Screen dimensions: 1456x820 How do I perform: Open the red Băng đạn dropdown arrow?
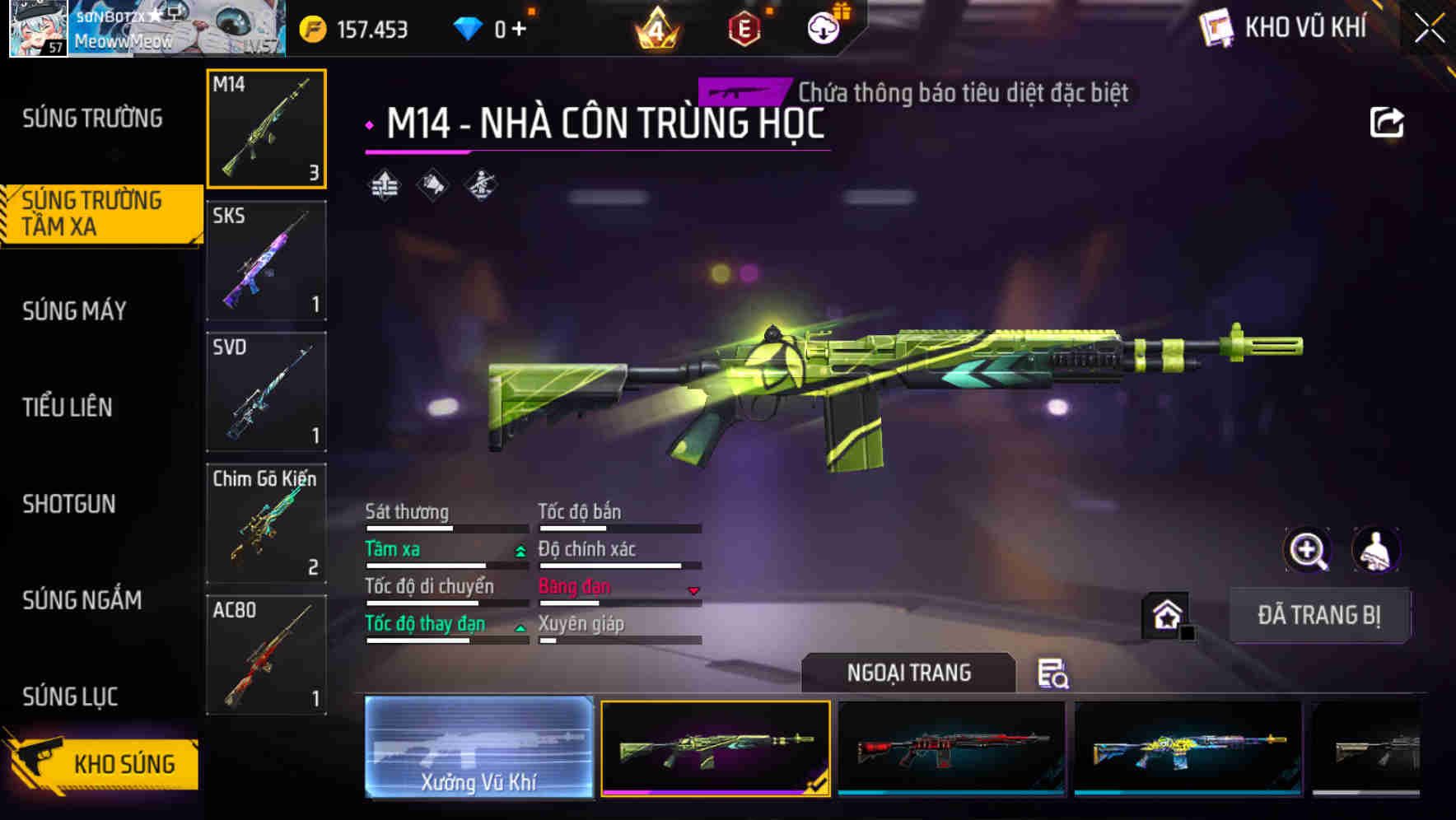tap(693, 589)
